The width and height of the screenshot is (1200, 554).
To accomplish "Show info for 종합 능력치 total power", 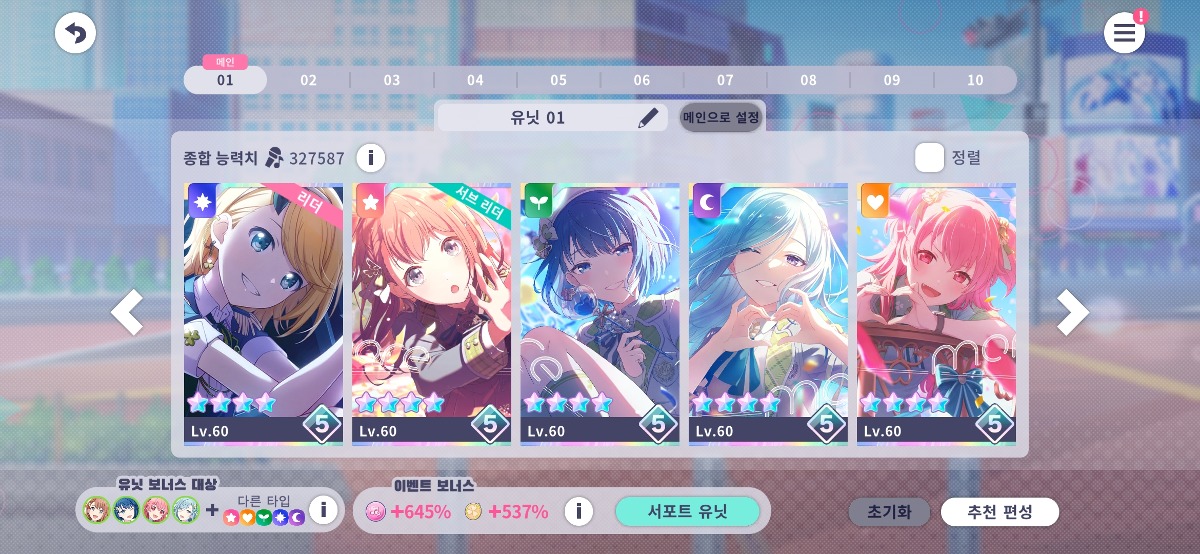I will [x=370, y=158].
